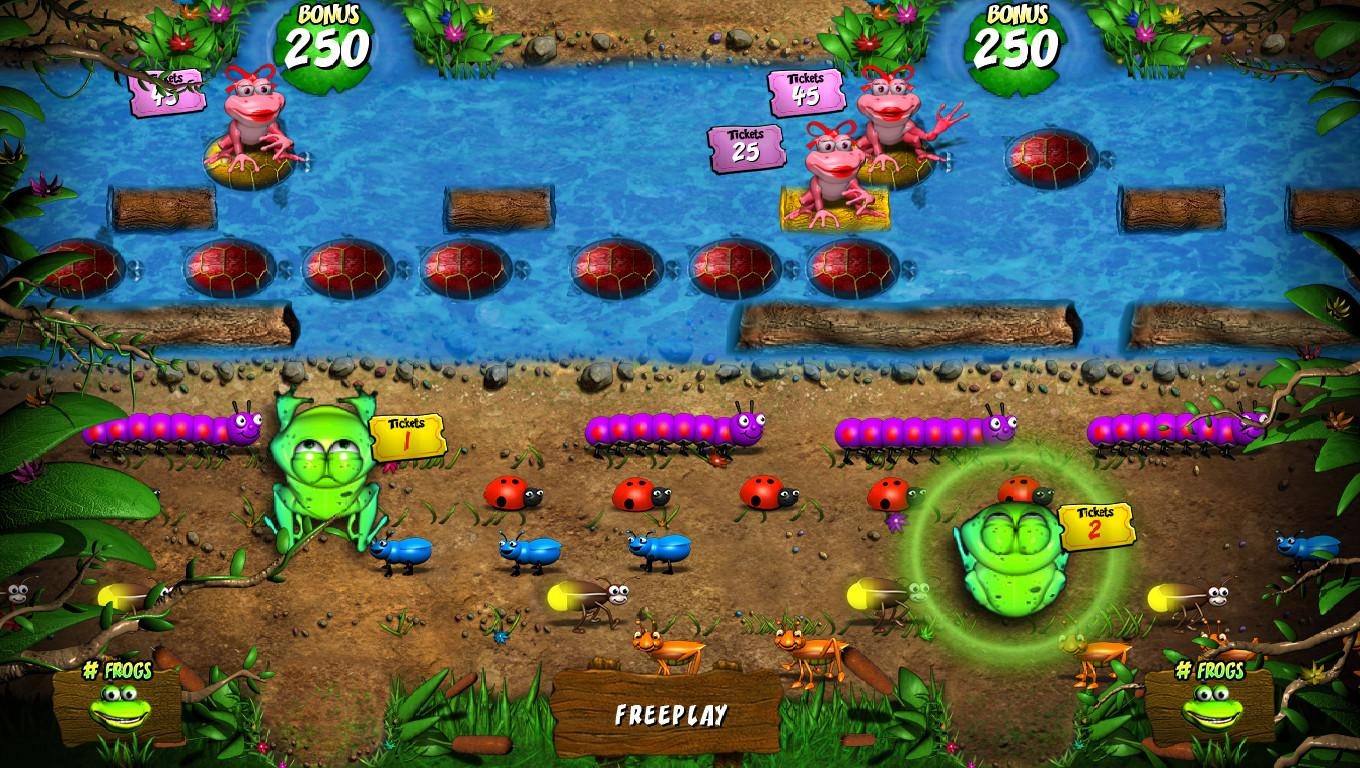
Task: Click the yellow Tickets 1 tag
Action: [408, 436]
